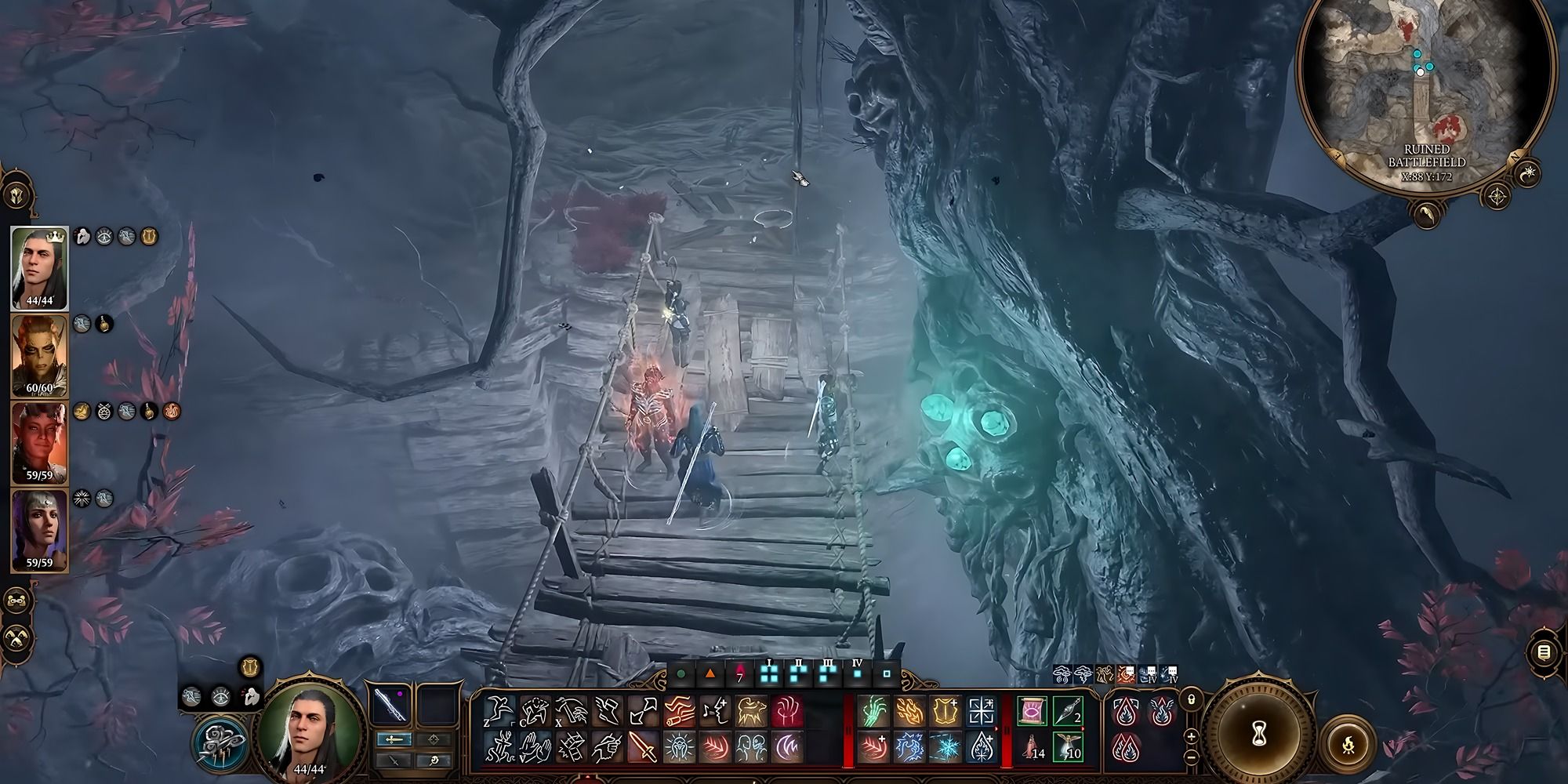Expand the minimap with the magnifier control
Image resolution: width=1568 pixels, height=784 pixels.
coord(1497,196)
